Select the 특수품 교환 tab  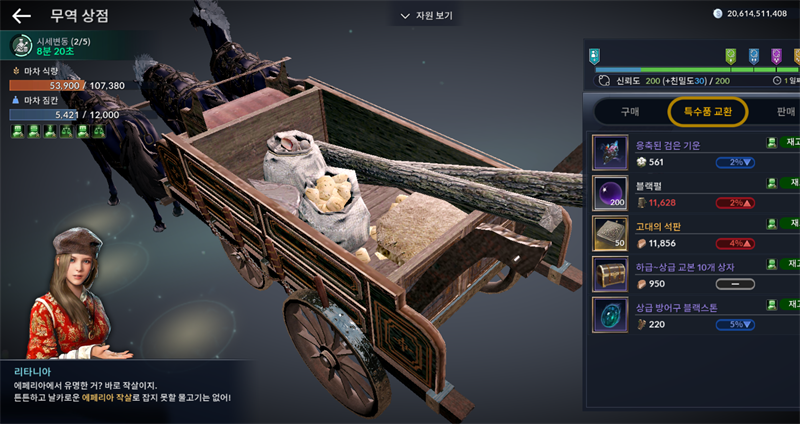(707, 111)
